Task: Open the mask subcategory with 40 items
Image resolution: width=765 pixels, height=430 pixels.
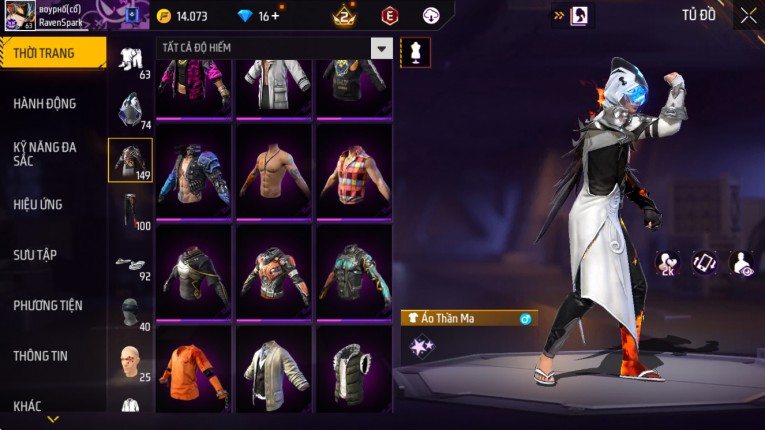Action: (x=130, y=313)
